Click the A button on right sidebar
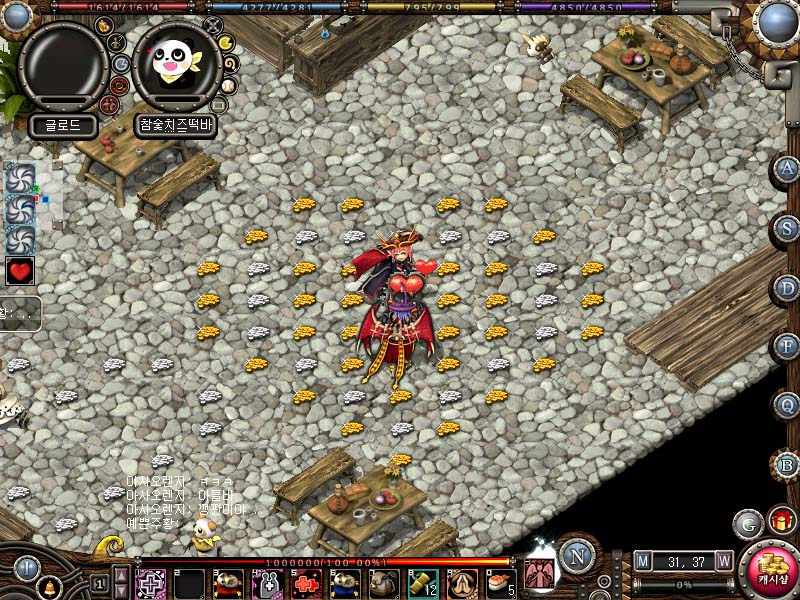Viewport: 800px width, 600px height. pyautogui.click(x=788, y=169)
